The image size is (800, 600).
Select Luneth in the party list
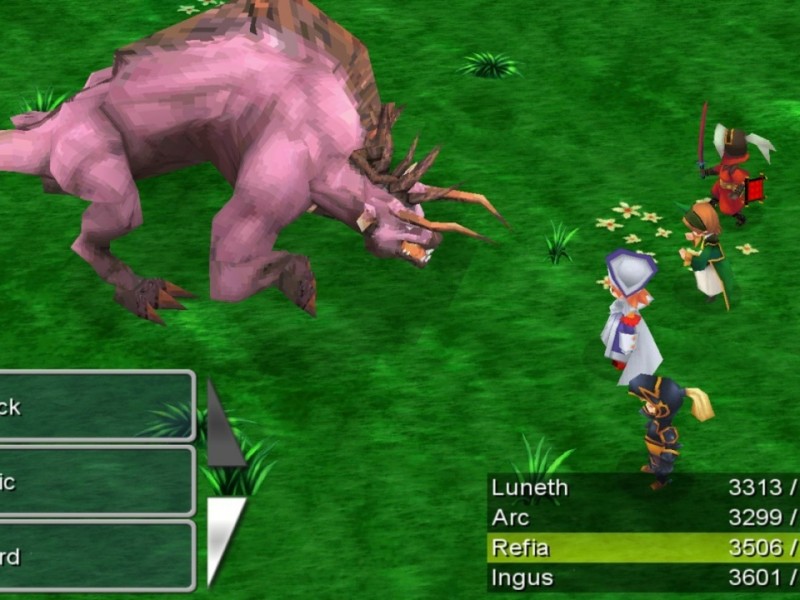click(x=642, y=488)
